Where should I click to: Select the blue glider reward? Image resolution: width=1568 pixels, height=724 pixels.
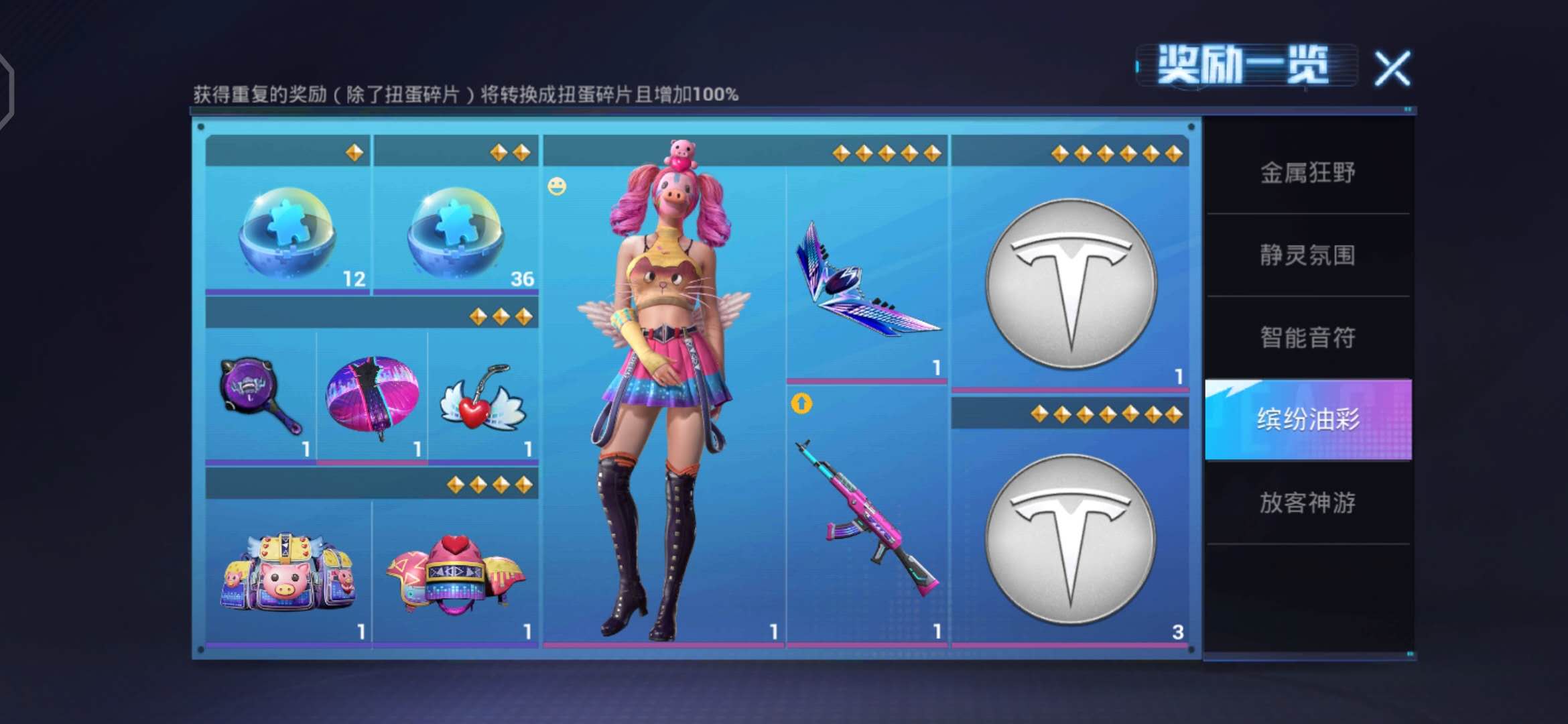(866, 282)
